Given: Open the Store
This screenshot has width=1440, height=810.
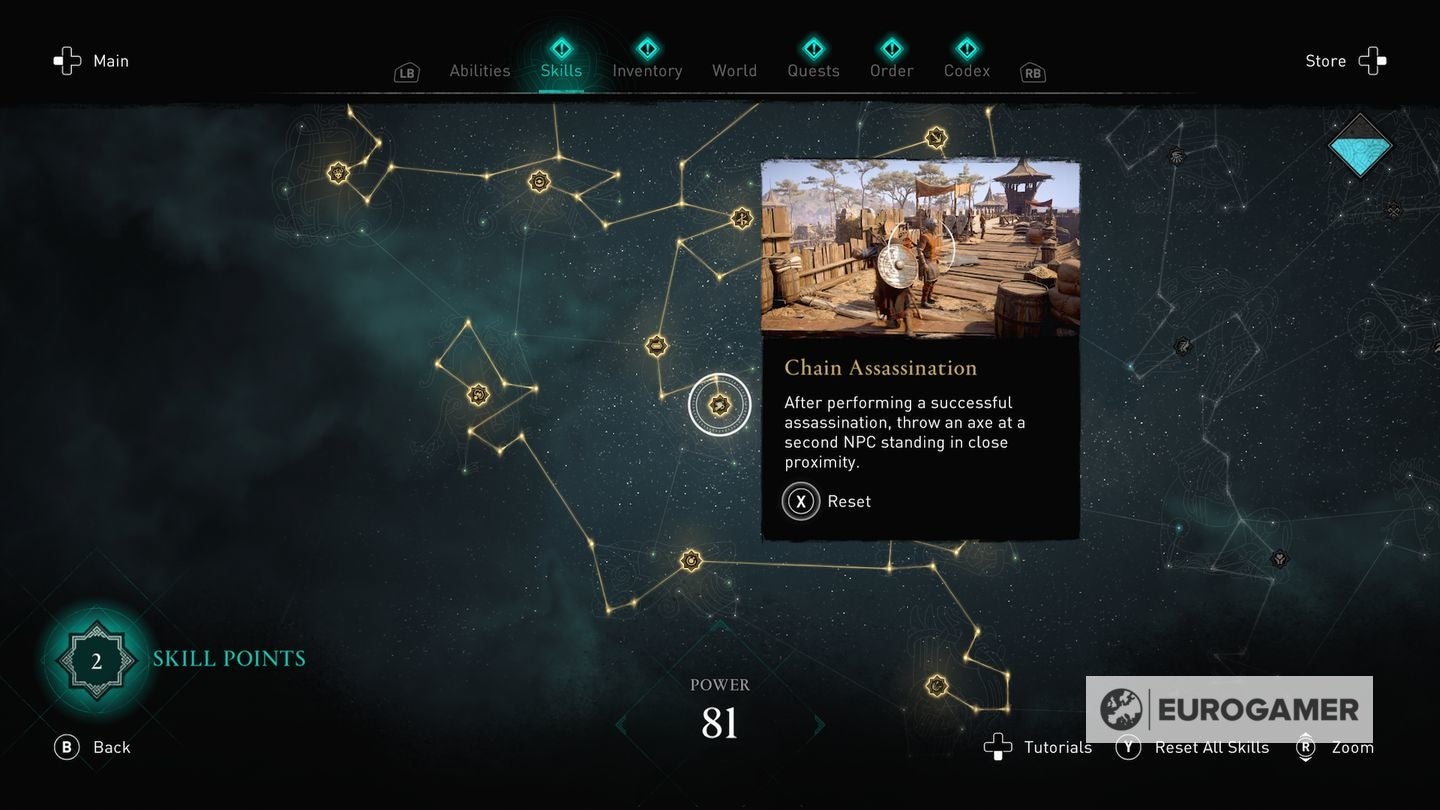Looking at the screenshot, I should point(1345,61).
